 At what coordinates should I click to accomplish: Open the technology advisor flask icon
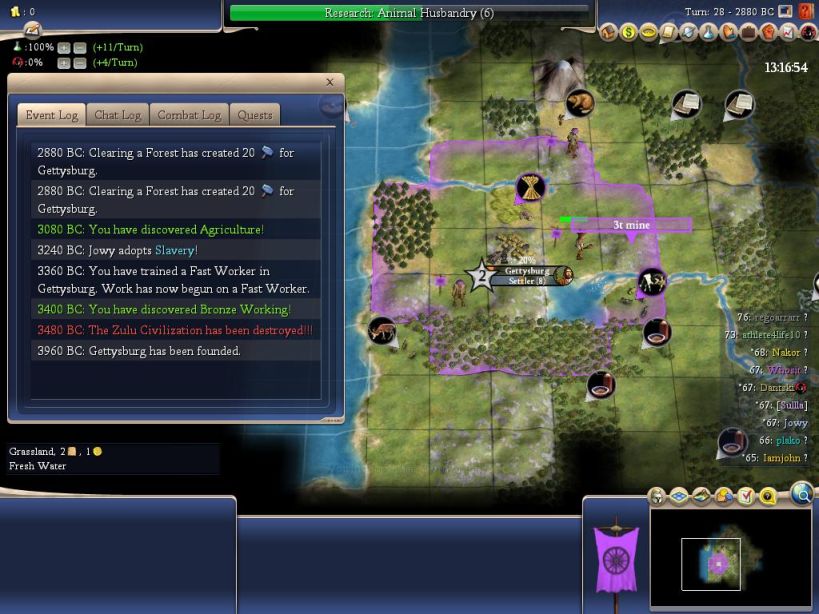click(710, 33)
